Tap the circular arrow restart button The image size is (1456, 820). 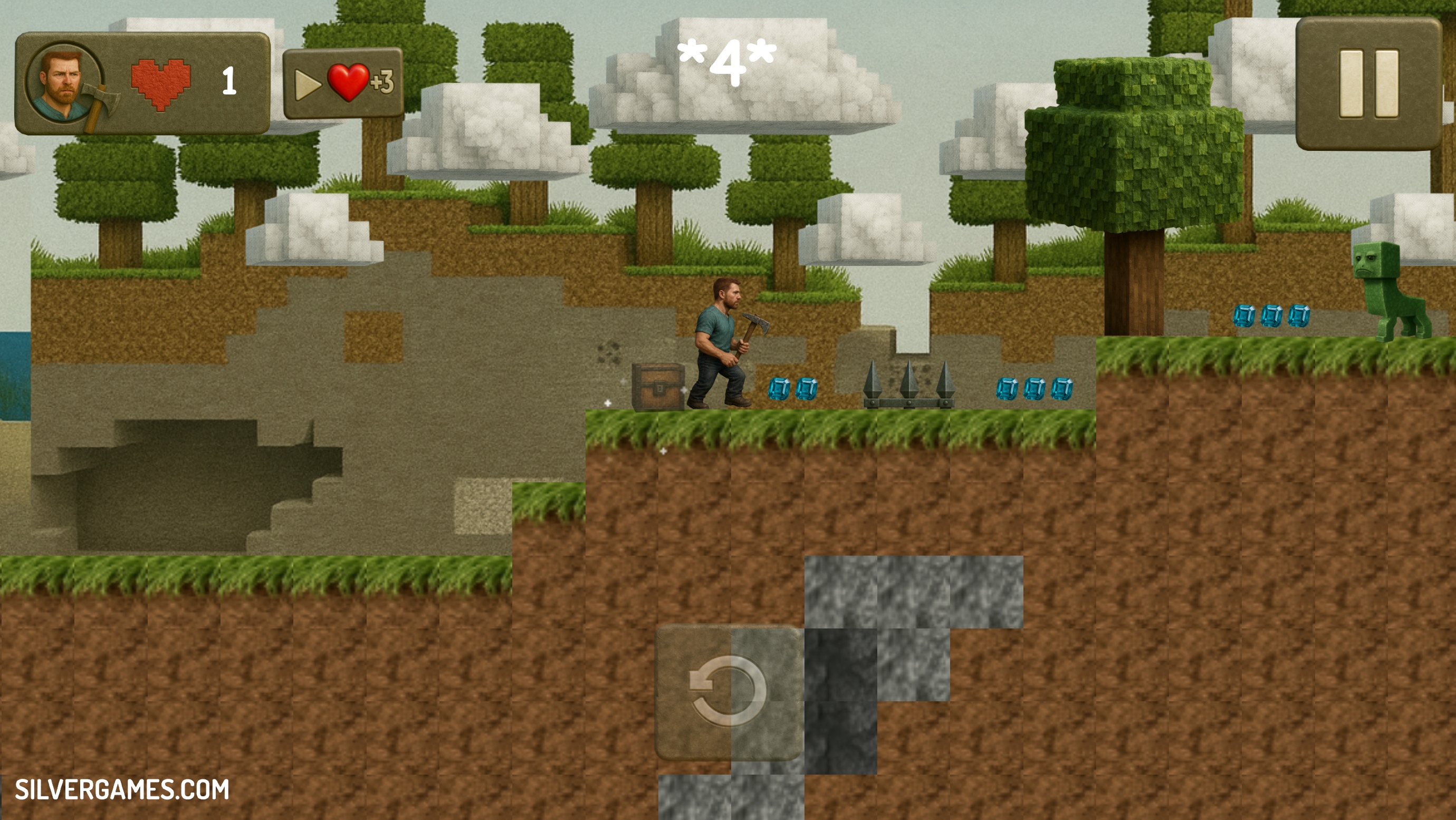(x=729, y=691)
